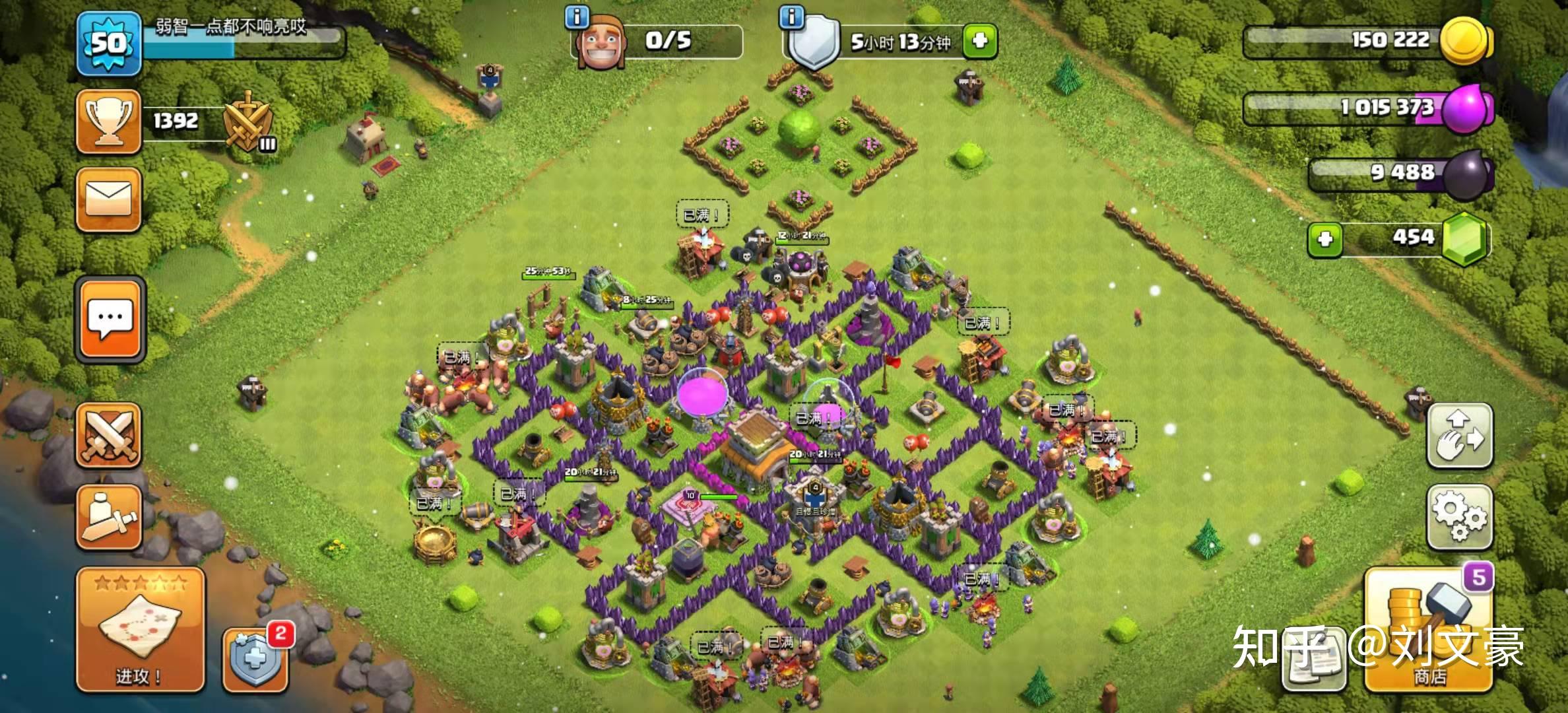Image resolution: width=1568 pixels, height=713 pixels.
Task: Open the village layout editor hand icon
Action: (x=1459, y=436)
